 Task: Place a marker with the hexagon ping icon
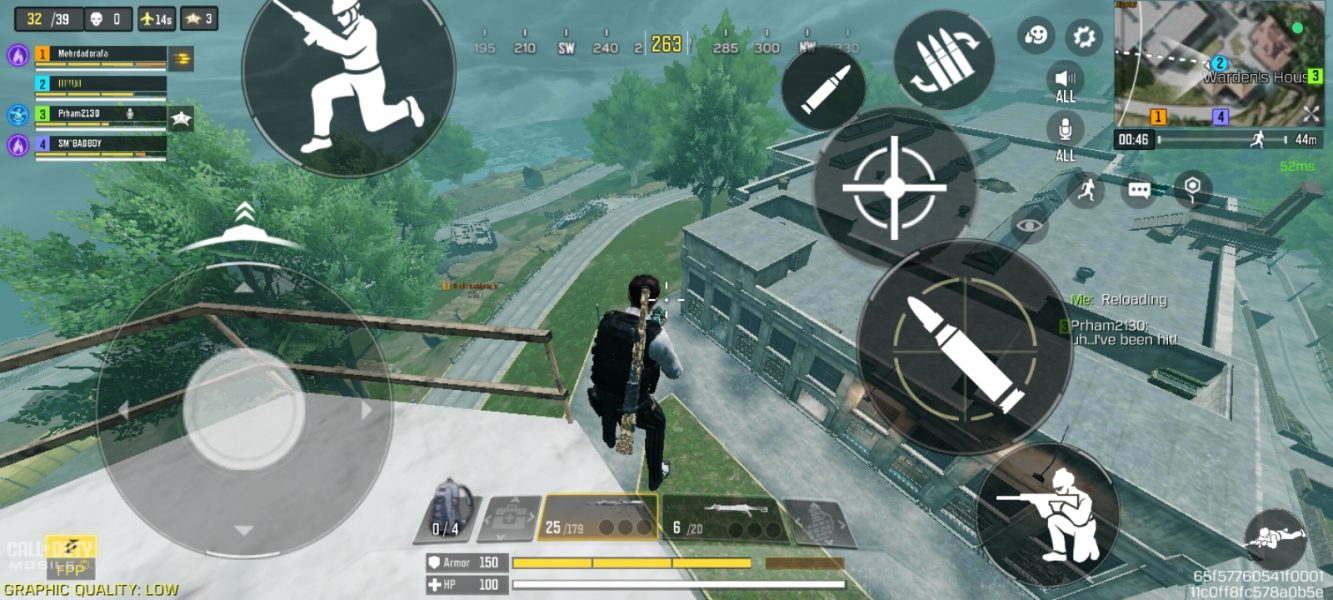[x=1192, y=189]
